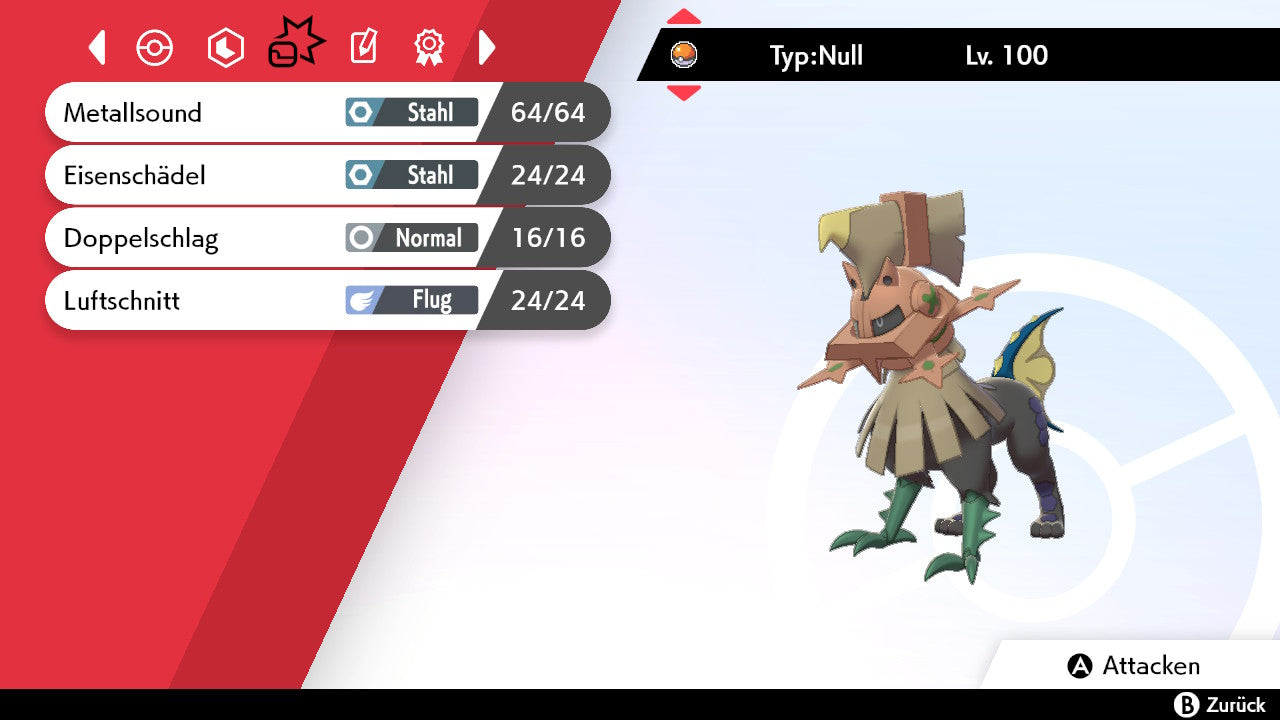Switch to the Poké Ball overview tab
Screen dimensions: 1280x720
pos(155,47)
